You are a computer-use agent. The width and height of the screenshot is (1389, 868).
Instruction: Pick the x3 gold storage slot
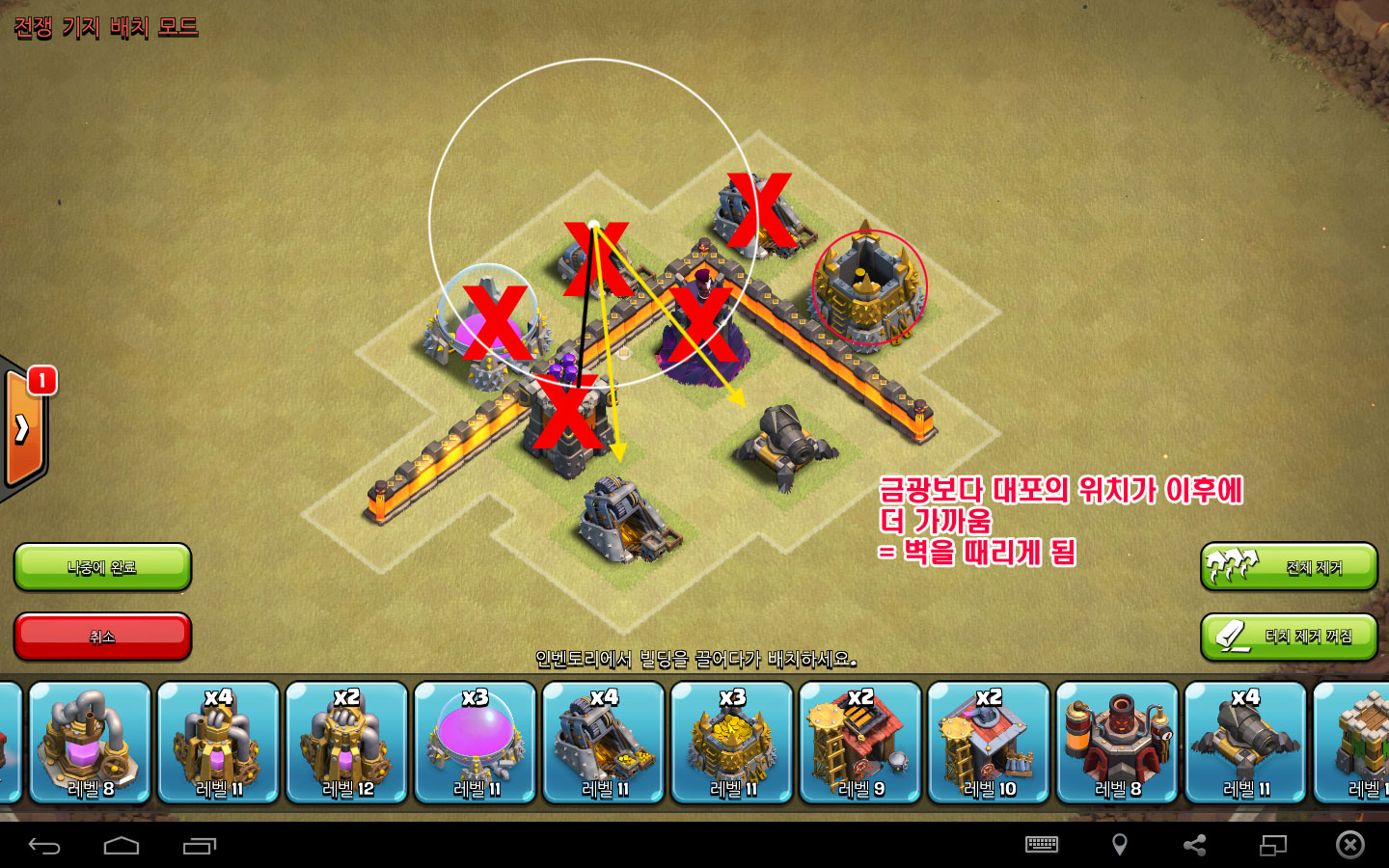tap(731, 743)
